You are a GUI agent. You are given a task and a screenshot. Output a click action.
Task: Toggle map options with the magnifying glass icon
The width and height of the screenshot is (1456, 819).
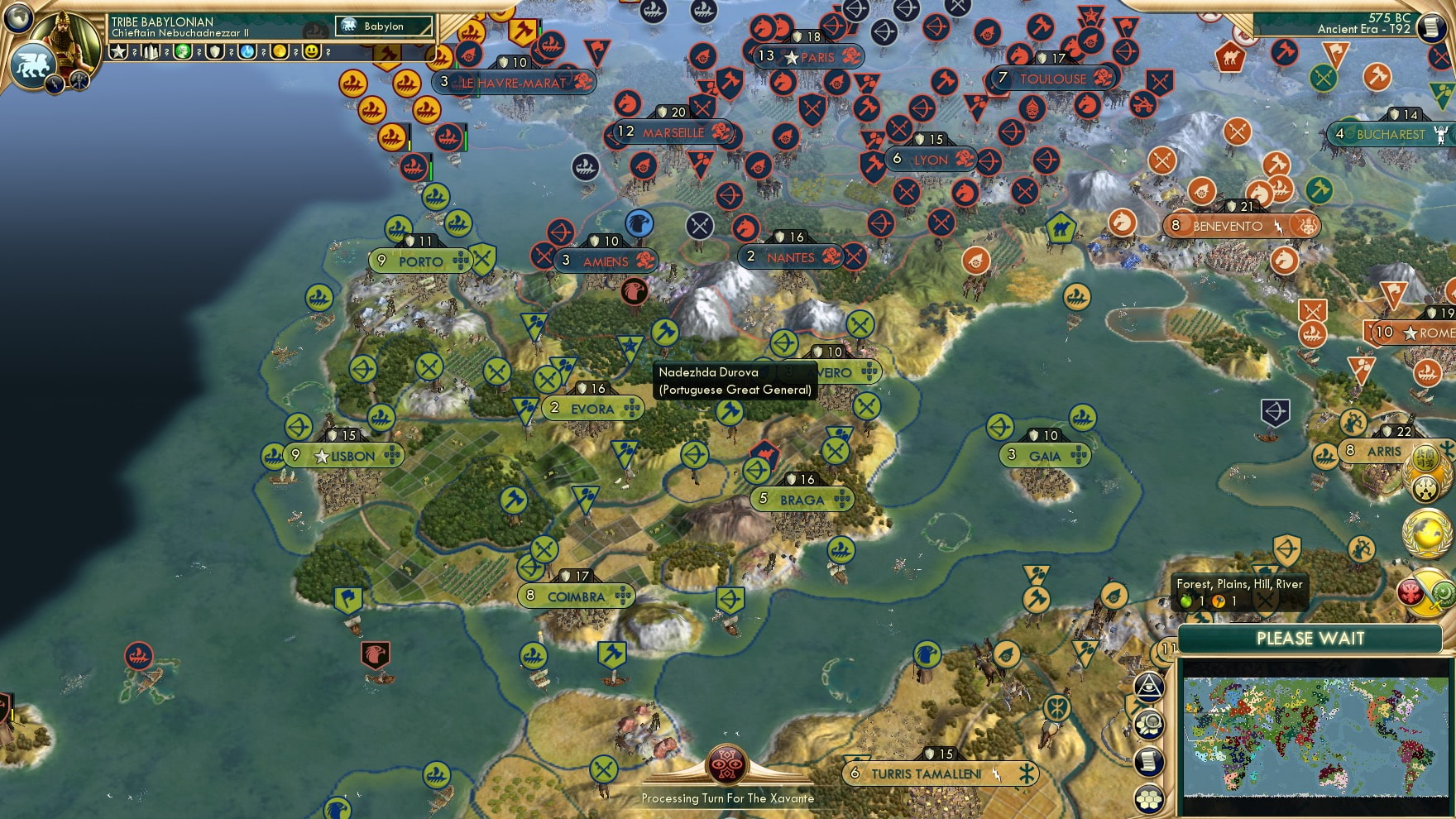[x=1149, y=723]
